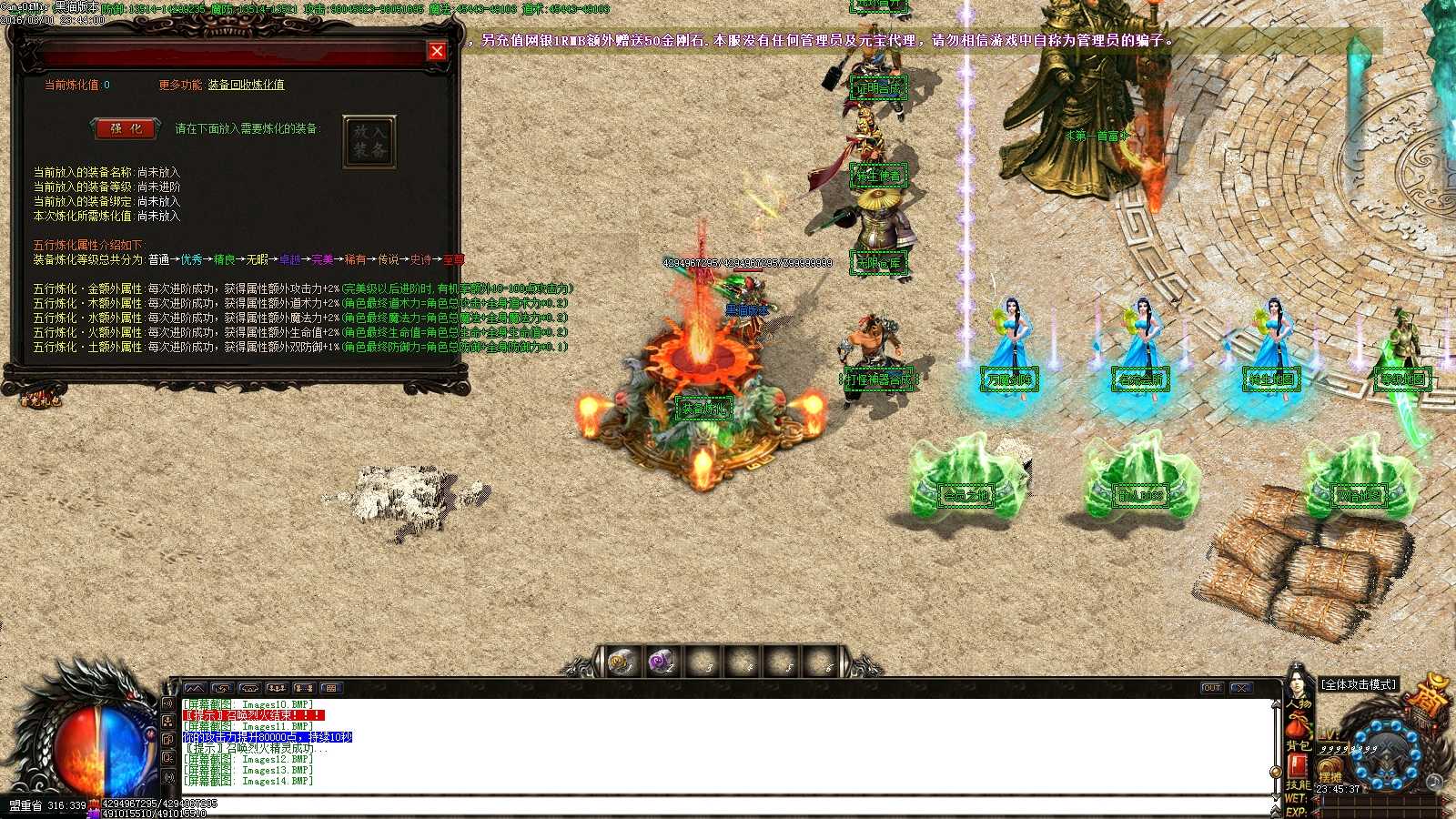Click the broadcast horn icon on chat sidebar
The width and height of the screenshot is (1456, 819).
pyautogui.click(x=168, y=703)
